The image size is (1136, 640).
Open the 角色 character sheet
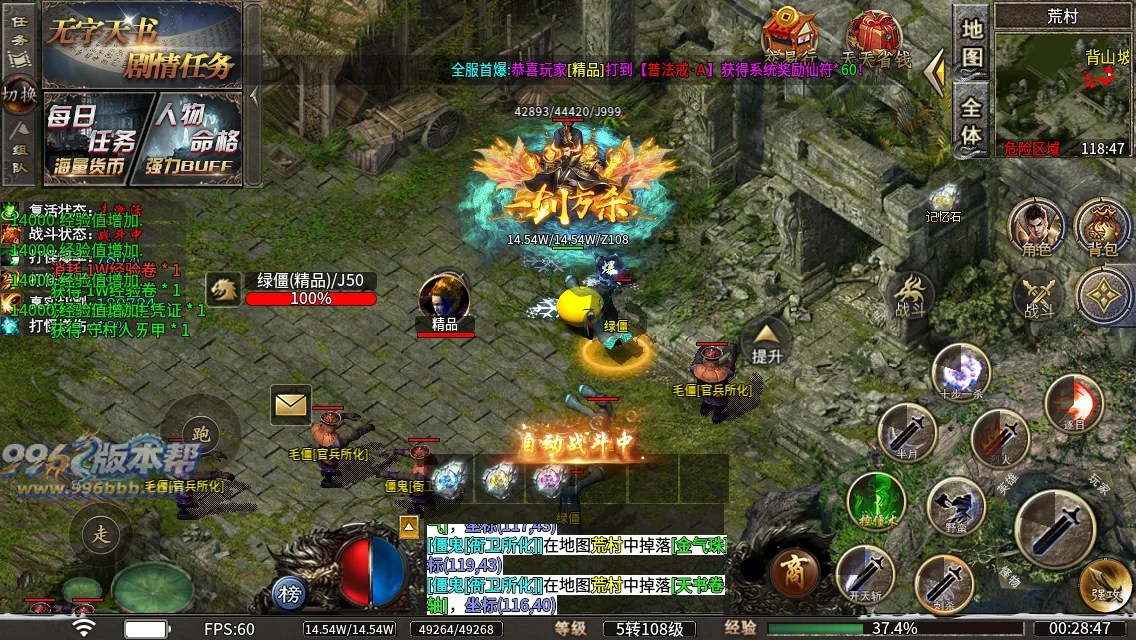(x=1036, y=226)
